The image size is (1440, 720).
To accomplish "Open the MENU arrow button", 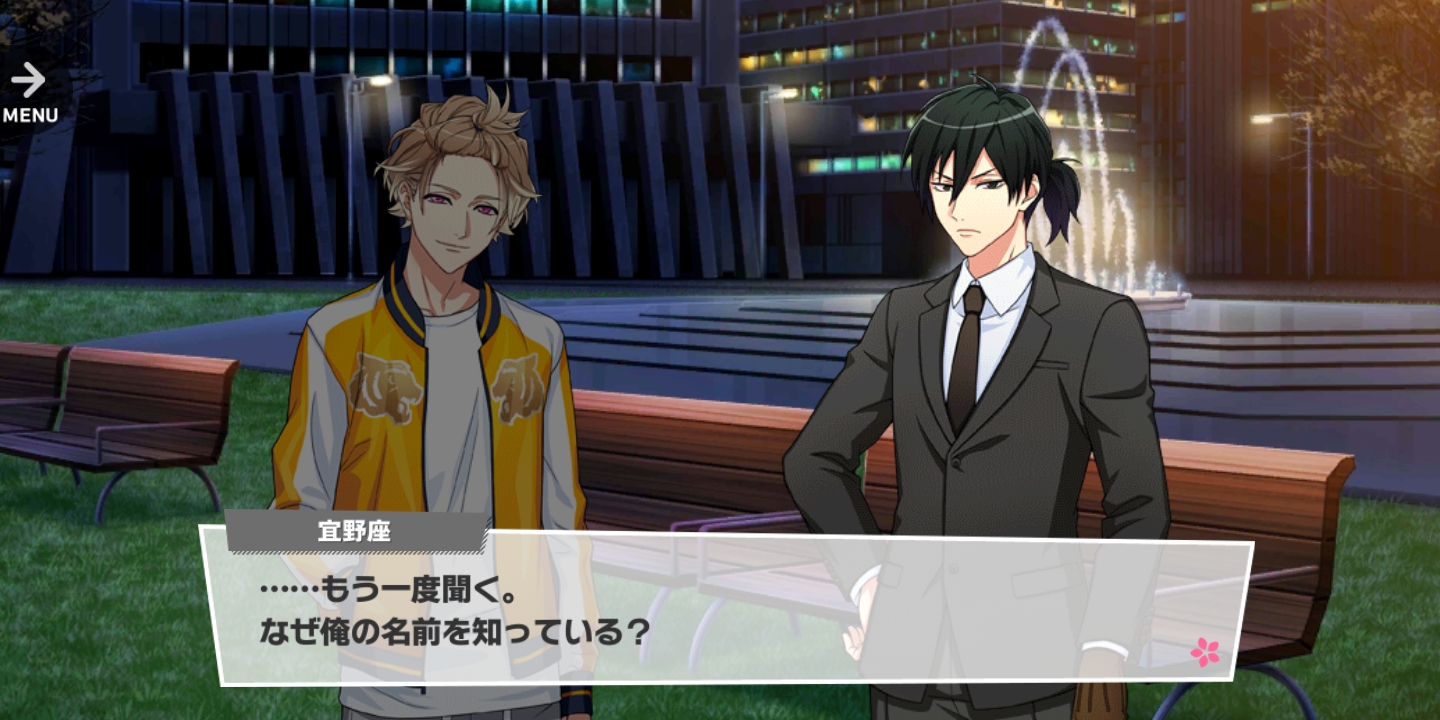I will [x=30, y=92].
